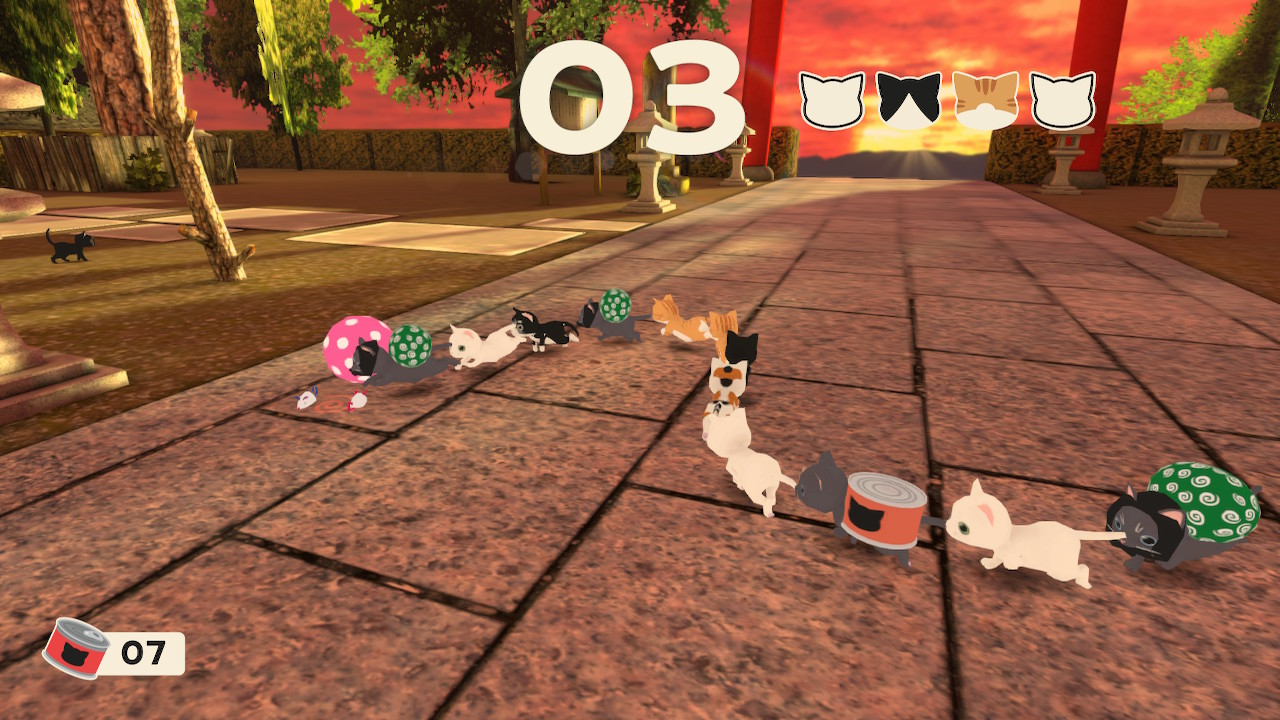This screenshot has height=720, width=1280.
Task: Click the '07' can count label
Action: (x=147, y=653)
